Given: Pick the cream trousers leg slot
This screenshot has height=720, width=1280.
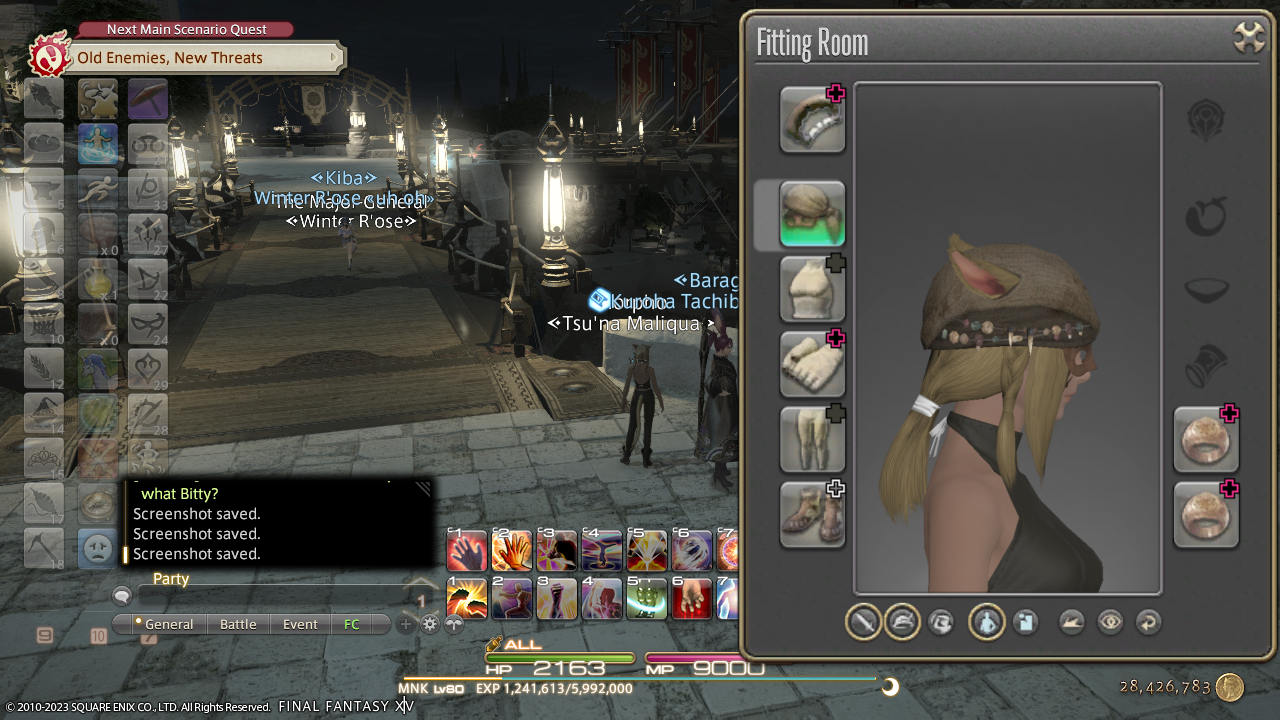Looking at the screenshot, I should [x=812, y=439].
